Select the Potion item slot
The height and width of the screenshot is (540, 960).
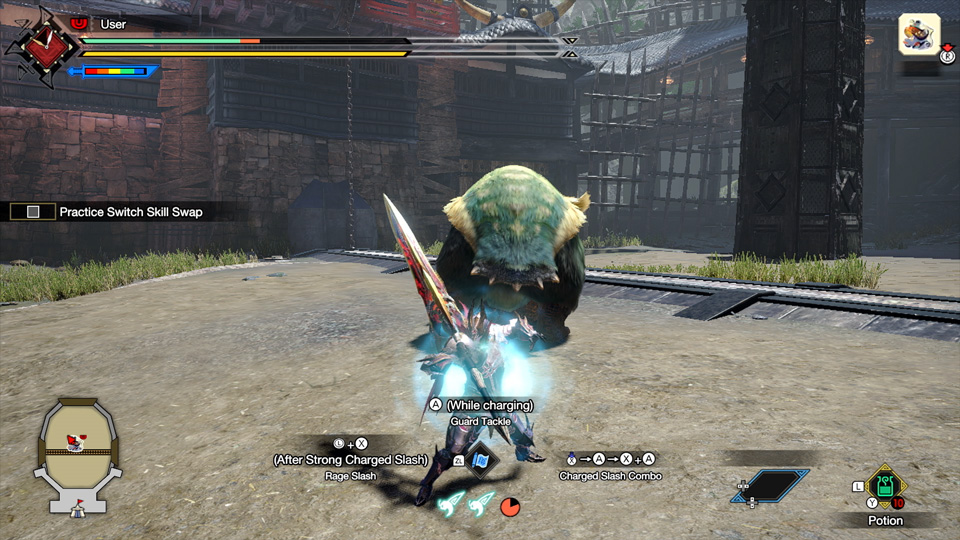point(885,487)
